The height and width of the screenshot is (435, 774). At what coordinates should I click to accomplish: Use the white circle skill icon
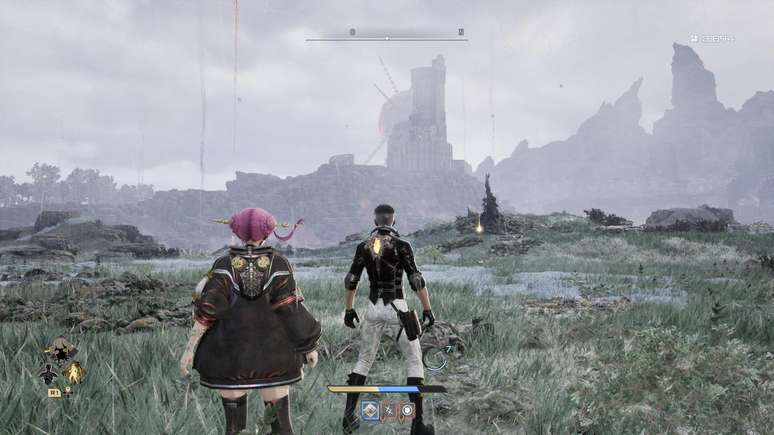click(407, 409)
